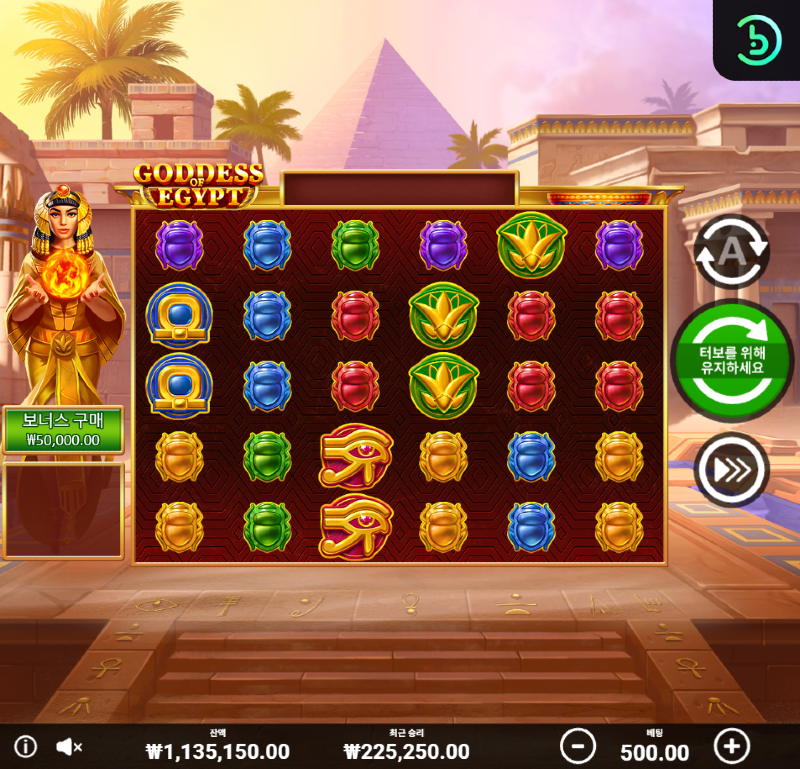Buy the bonus for ₩50,000.00

[x=63, y=430]
